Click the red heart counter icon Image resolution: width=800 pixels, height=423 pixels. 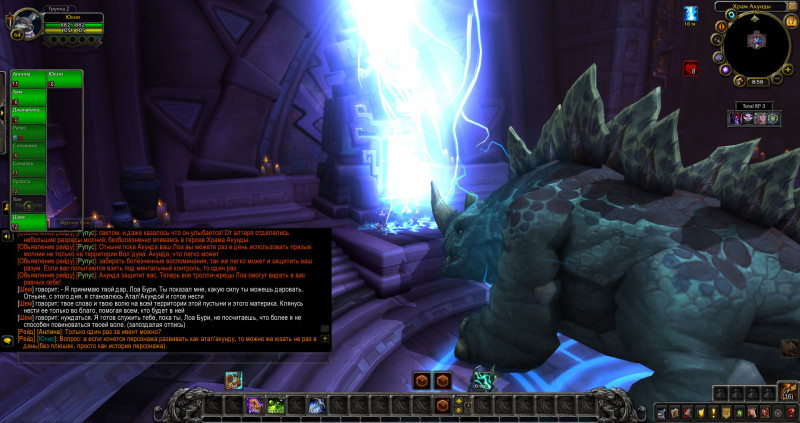(x=690, y=69)
